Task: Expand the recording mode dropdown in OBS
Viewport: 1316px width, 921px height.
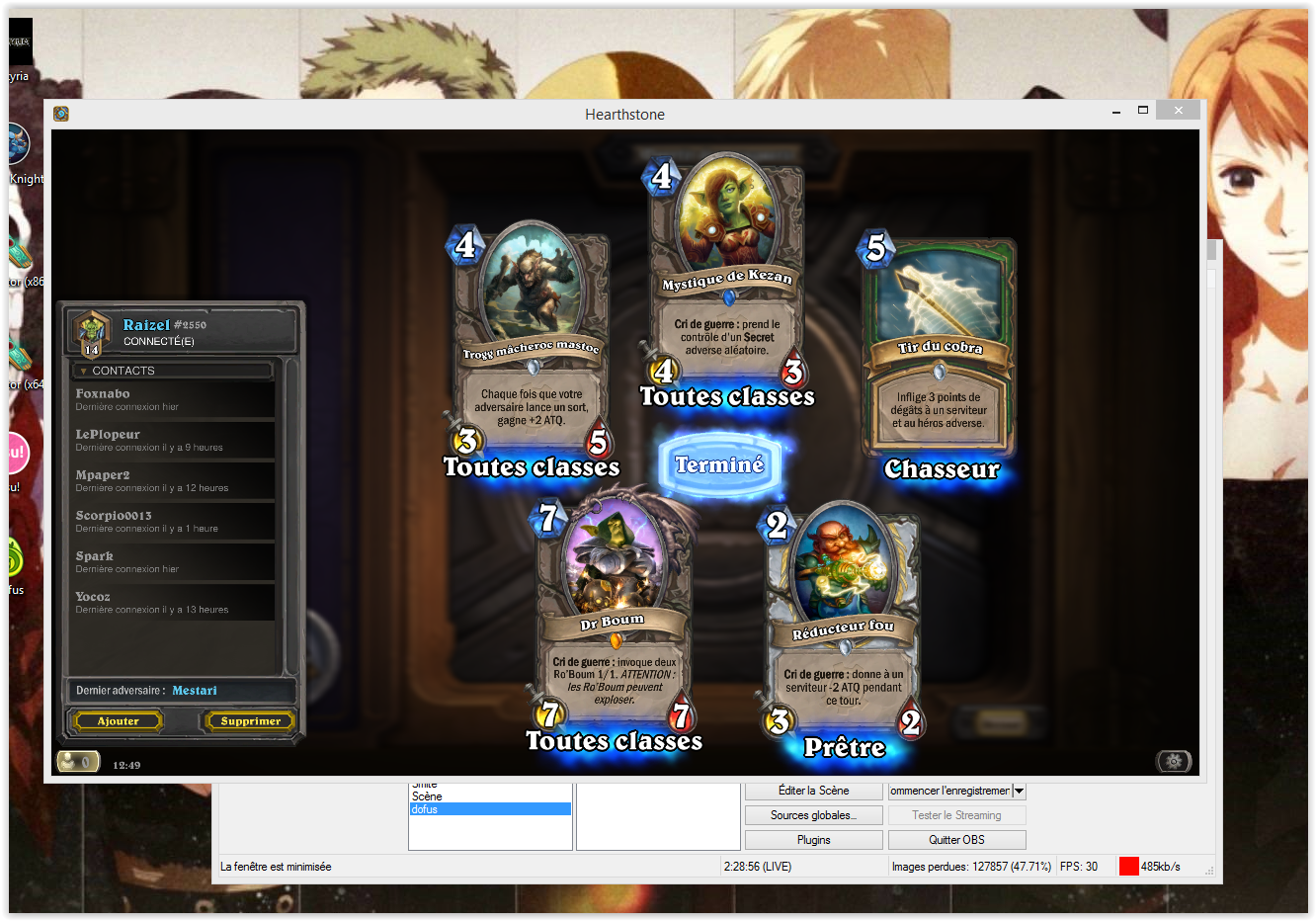Action: (x=1019, y=791)
